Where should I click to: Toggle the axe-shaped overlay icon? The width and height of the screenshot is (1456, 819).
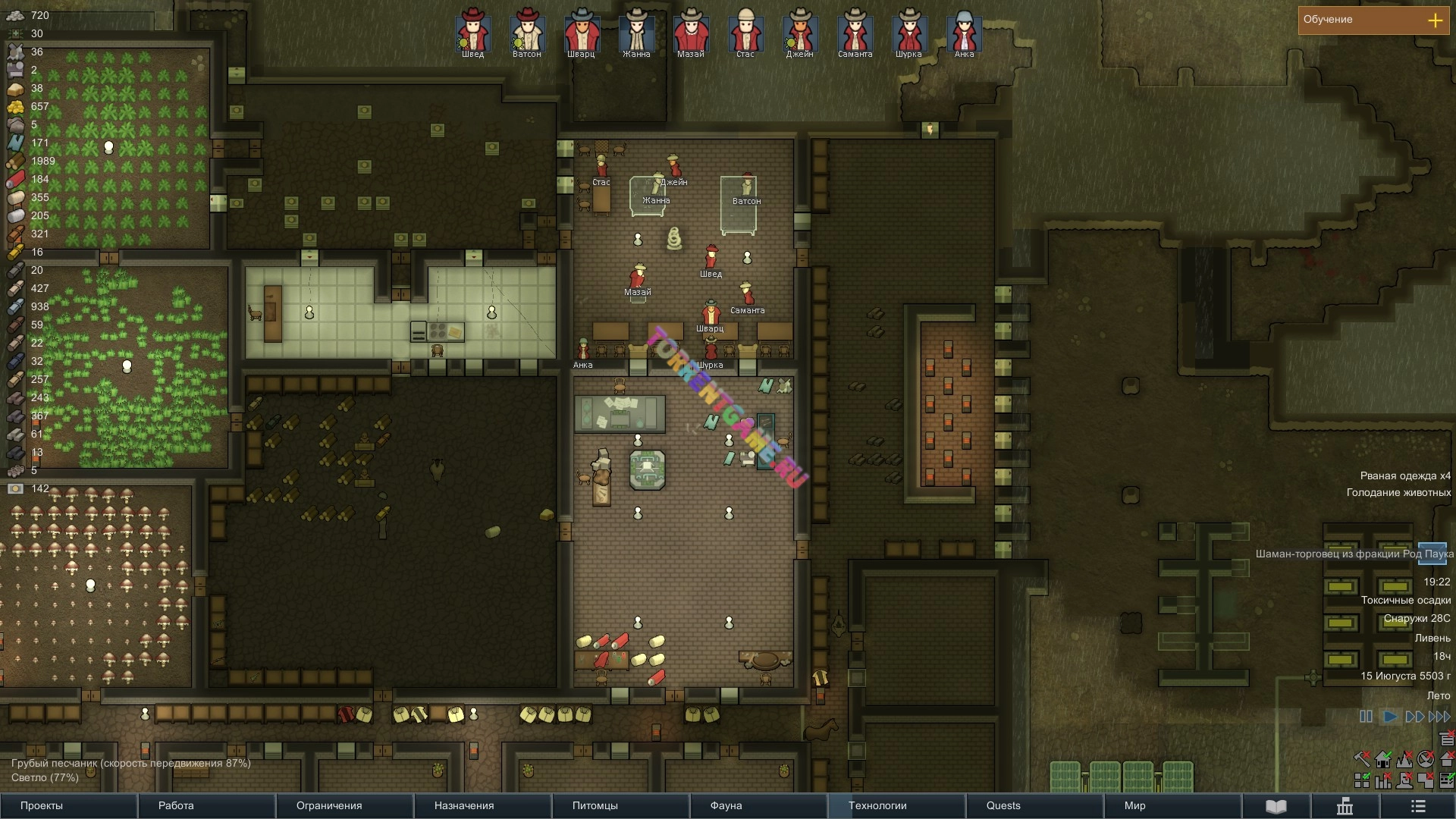click(x=1362, y=759)
